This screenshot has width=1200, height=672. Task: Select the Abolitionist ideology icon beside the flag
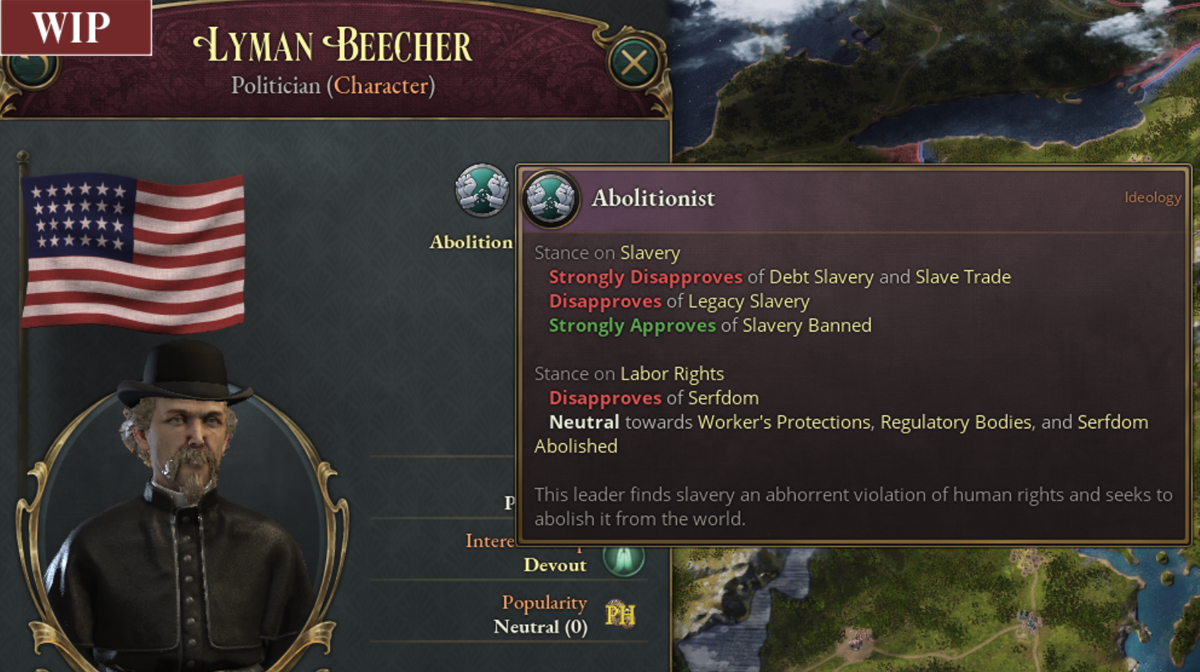[482, 190]
